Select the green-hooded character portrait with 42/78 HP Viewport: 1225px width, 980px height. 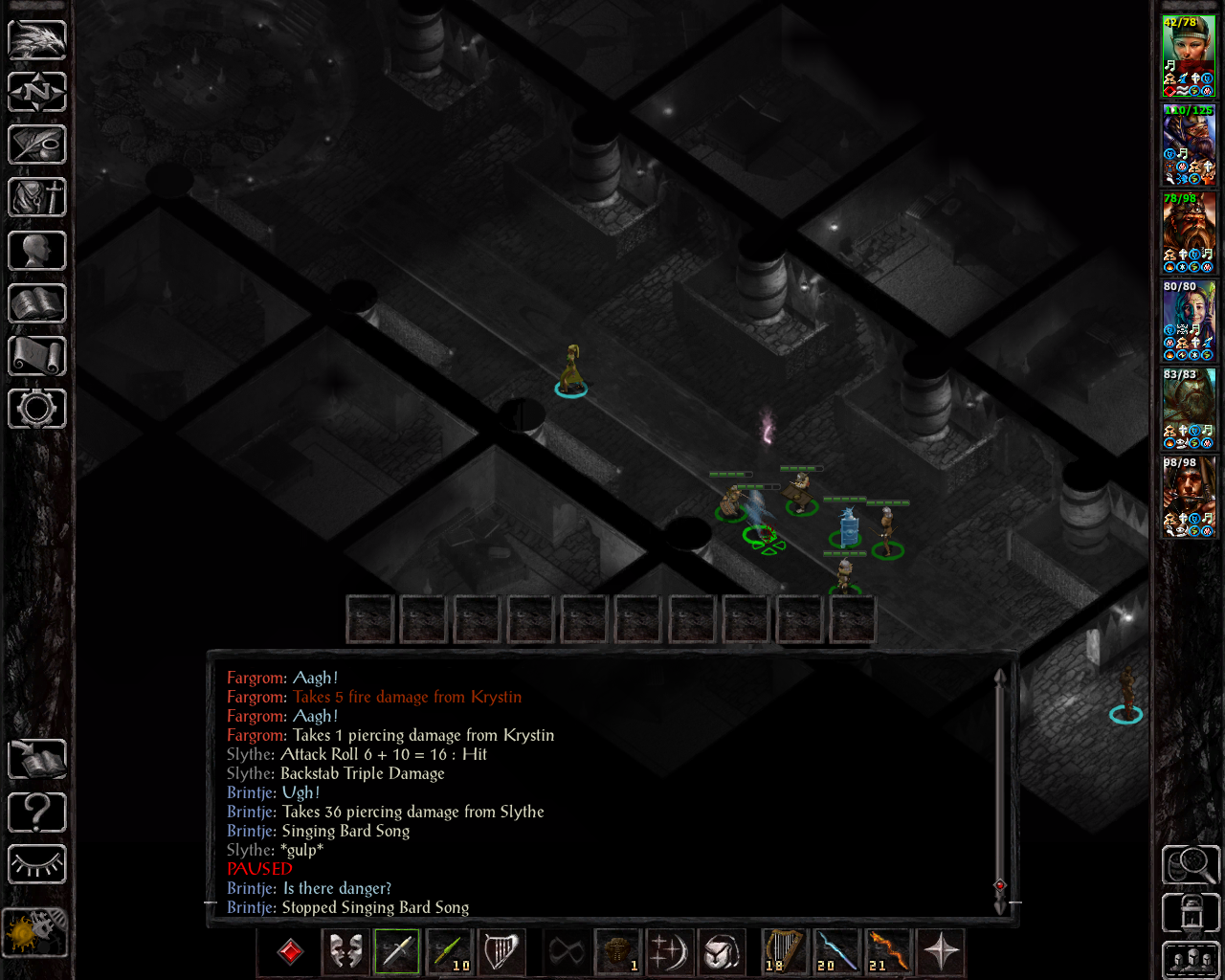click(1189, 56)
